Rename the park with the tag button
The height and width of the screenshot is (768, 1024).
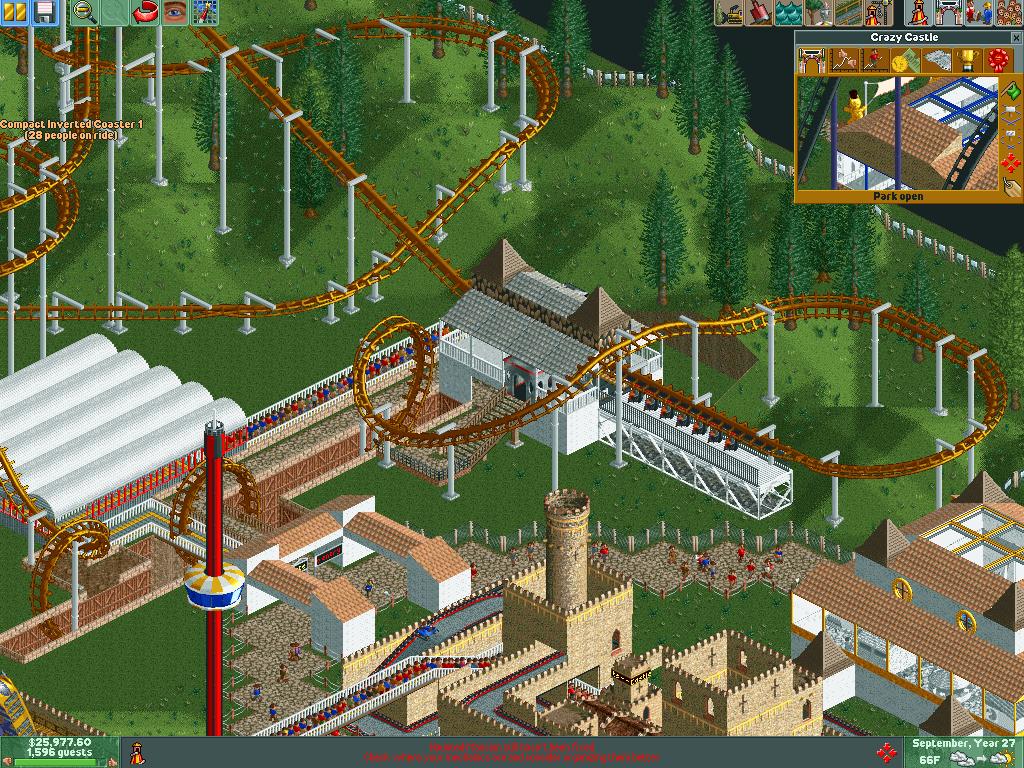pyautogui.click(x=1012, y=186)
